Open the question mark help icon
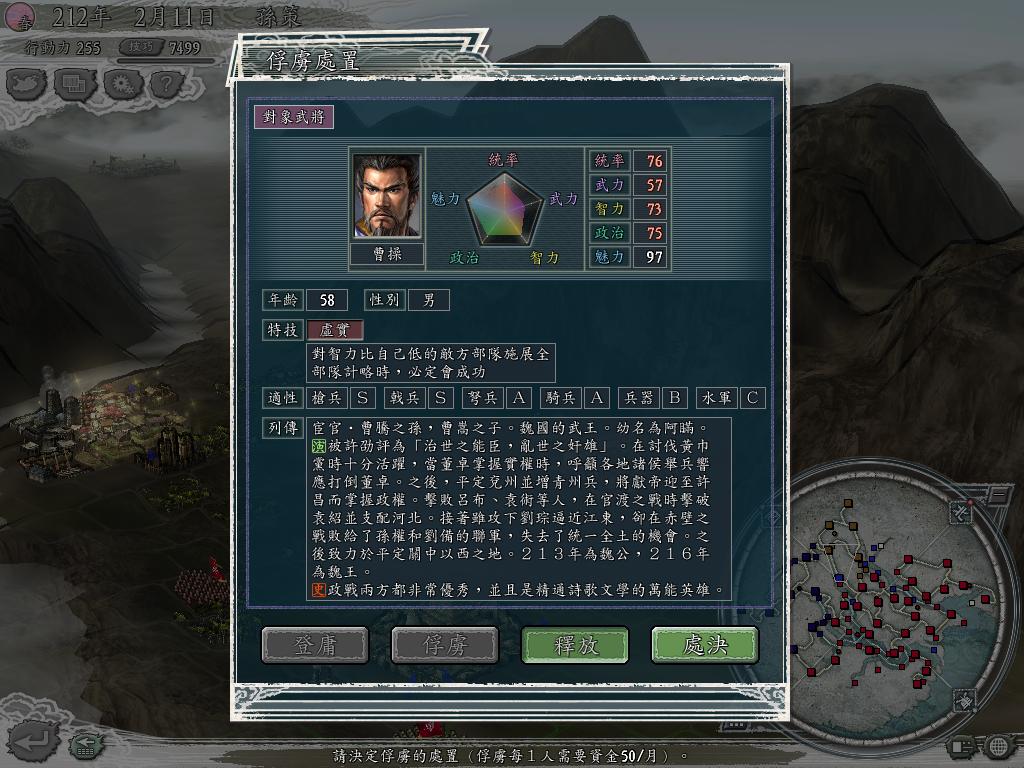Screen dimensions: 1024x768 167,84
